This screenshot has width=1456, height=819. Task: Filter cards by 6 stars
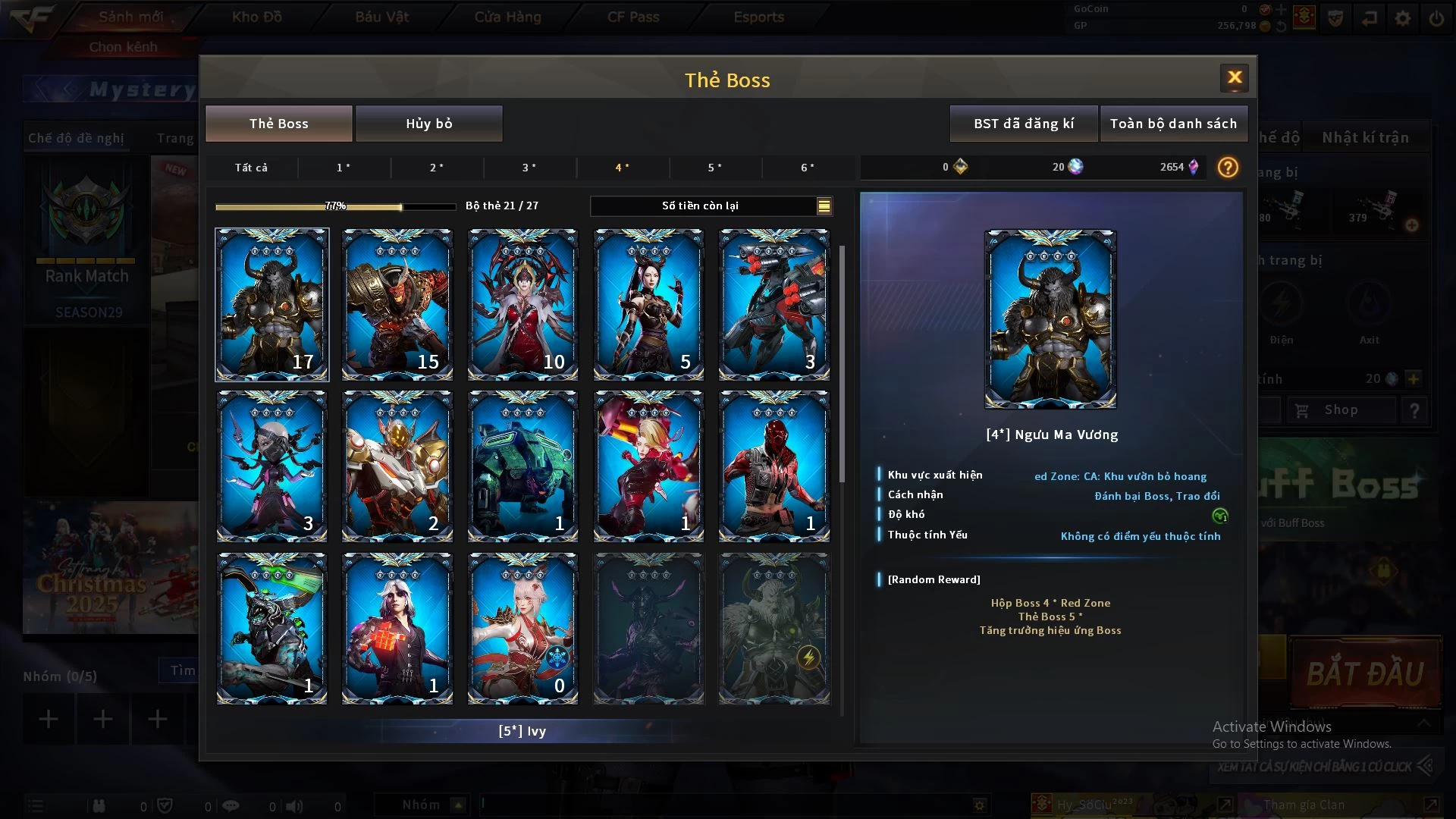(x=808, y=168)
